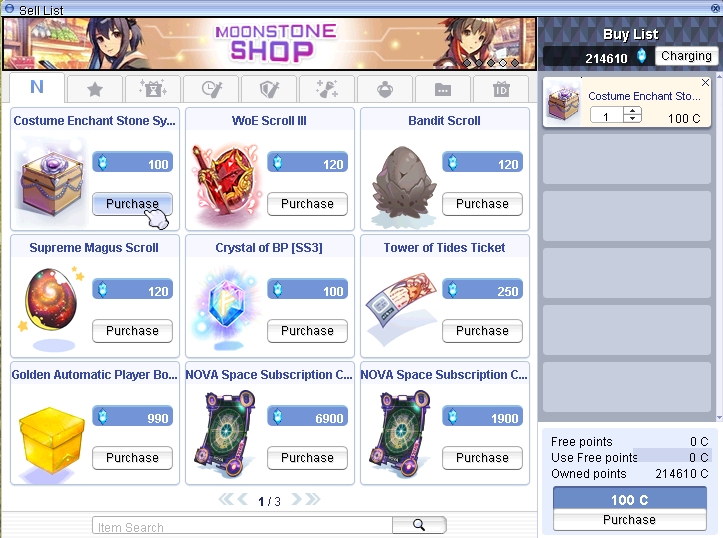Image resolution: width=723 pixels, height=538 pixels.
Task: Purchase the WoE Scroll III
Action: [x=307, y=204]
